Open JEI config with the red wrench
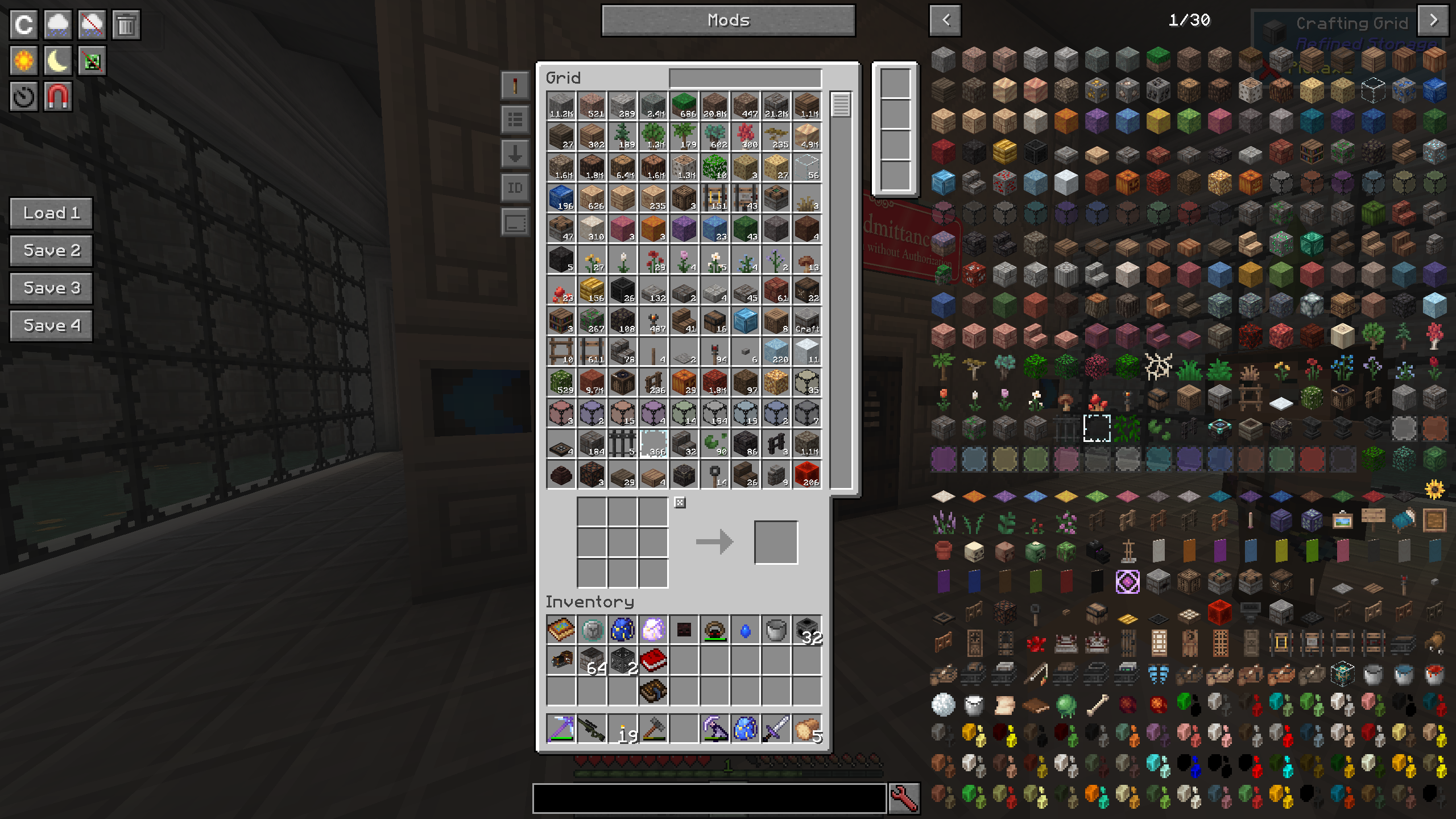This screenshot has height=819, width=1456. click(904, 798)
